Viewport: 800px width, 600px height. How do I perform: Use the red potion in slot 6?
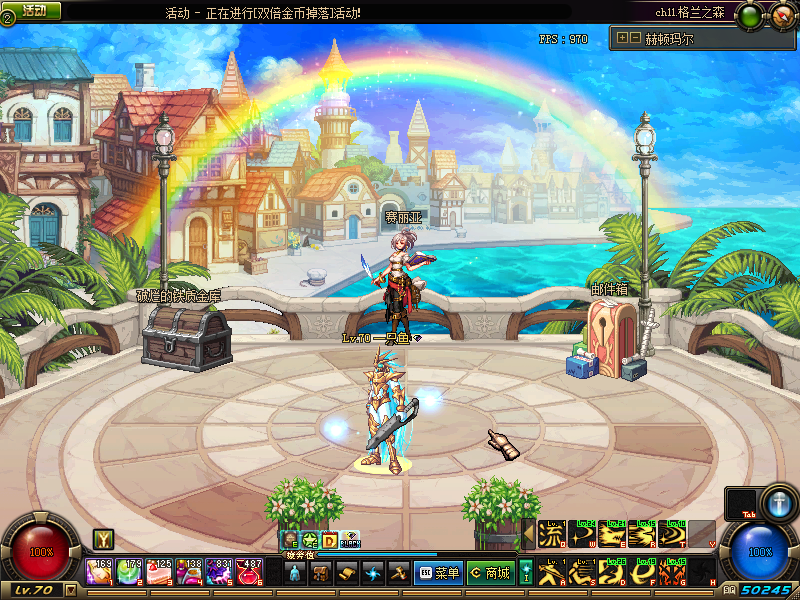click(x=249, y=572)
